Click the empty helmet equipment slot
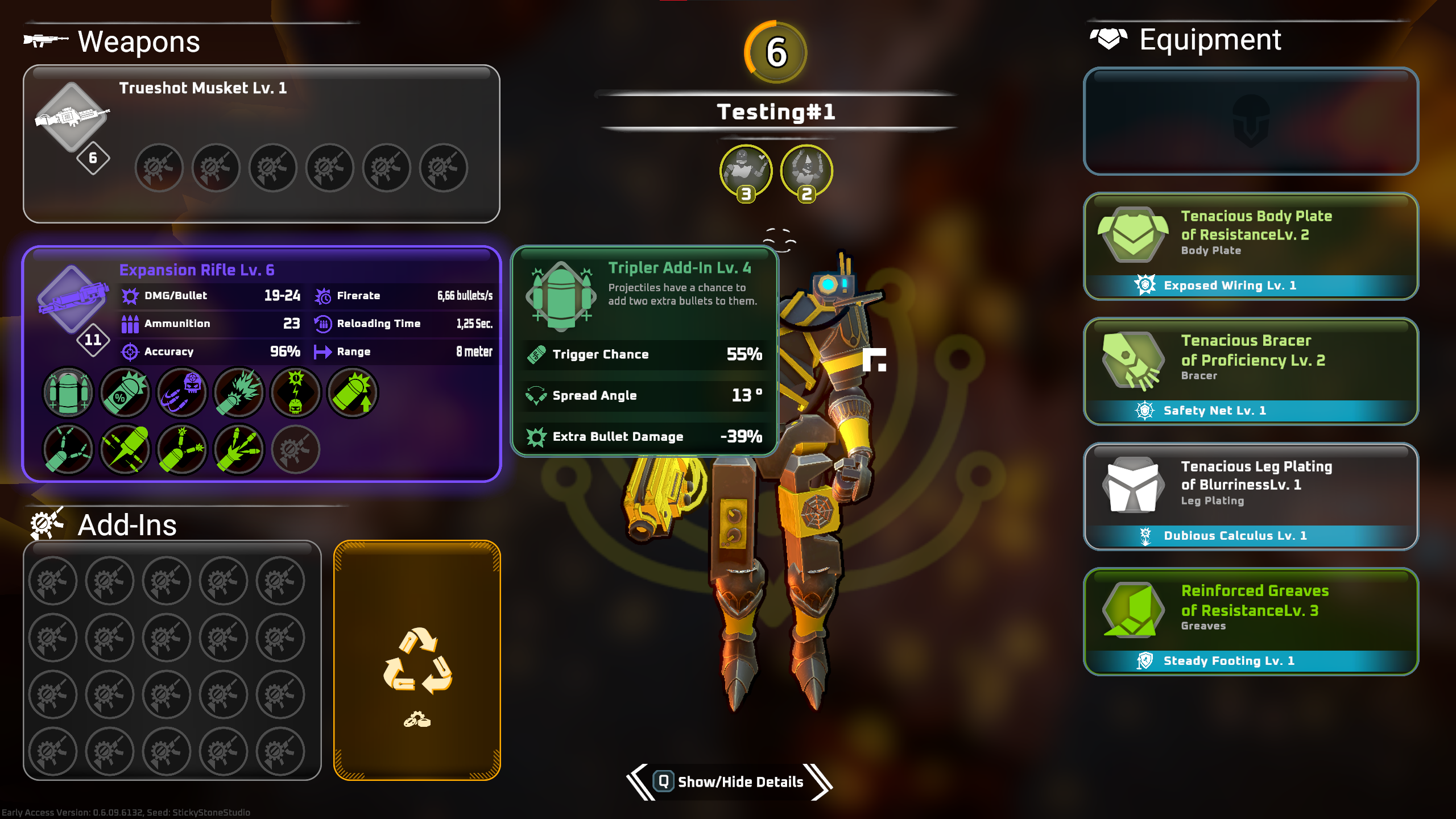Screen dimensions: 1456x819 (x=1251, y=121)
